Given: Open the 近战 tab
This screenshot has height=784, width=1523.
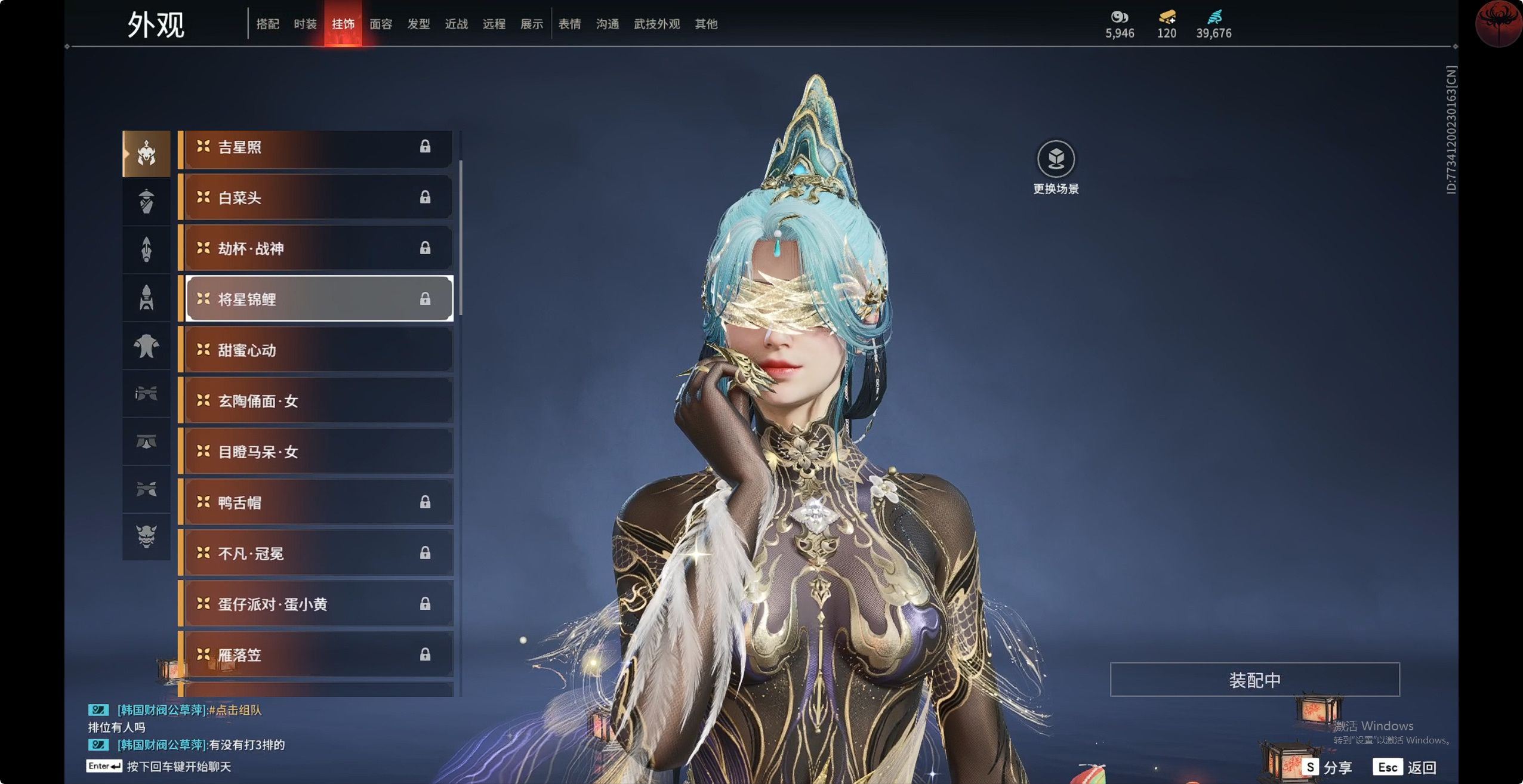Looking at the screenshot, I should 456,24.
